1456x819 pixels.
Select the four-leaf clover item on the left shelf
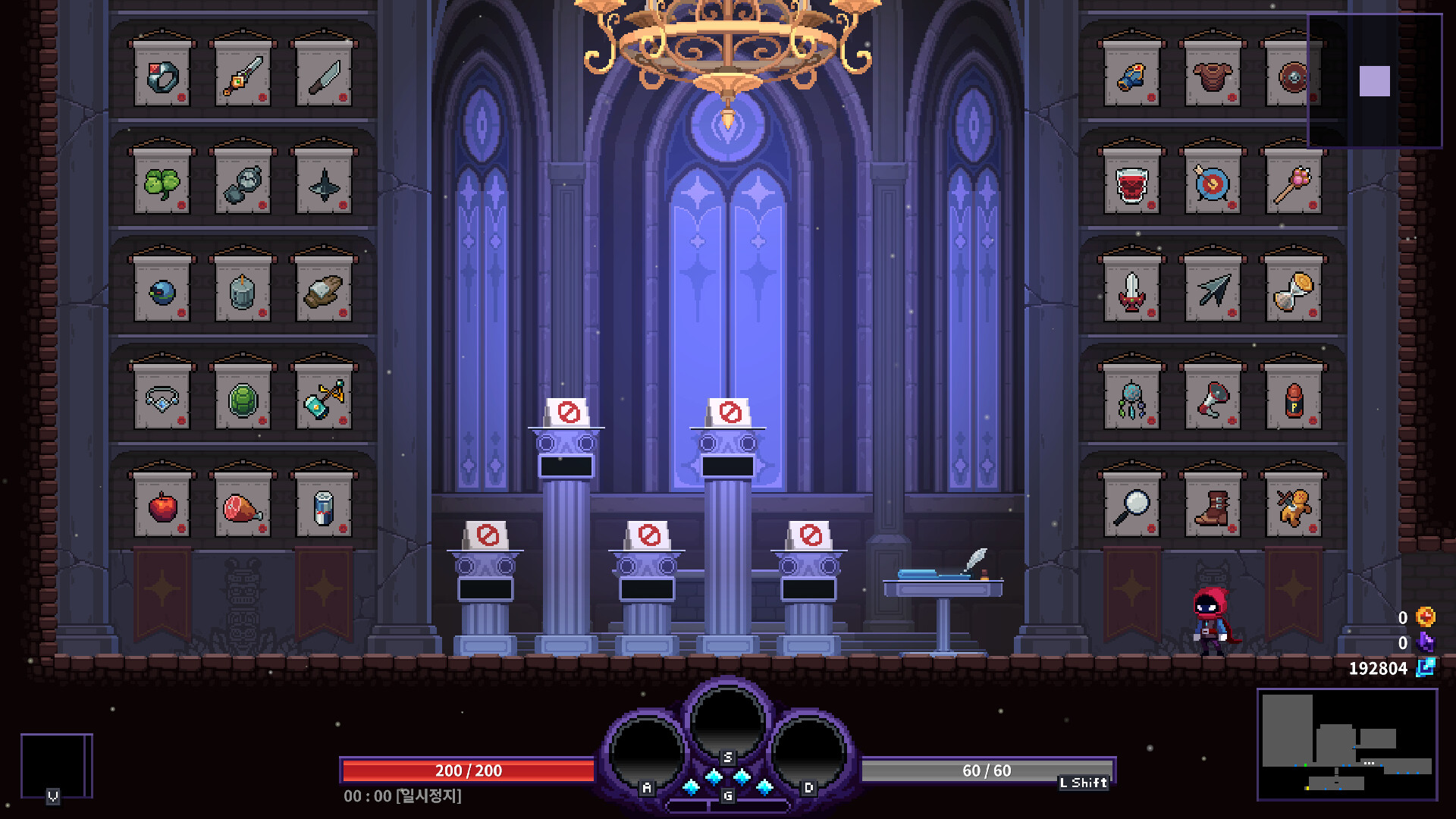point(163,182)
